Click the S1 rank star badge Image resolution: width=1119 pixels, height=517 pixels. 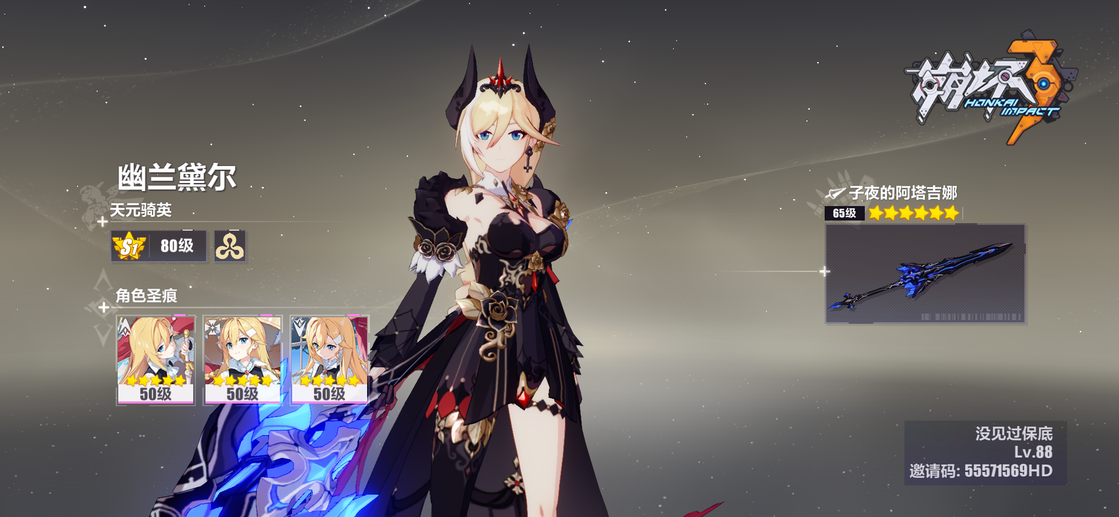coord(128,246)
